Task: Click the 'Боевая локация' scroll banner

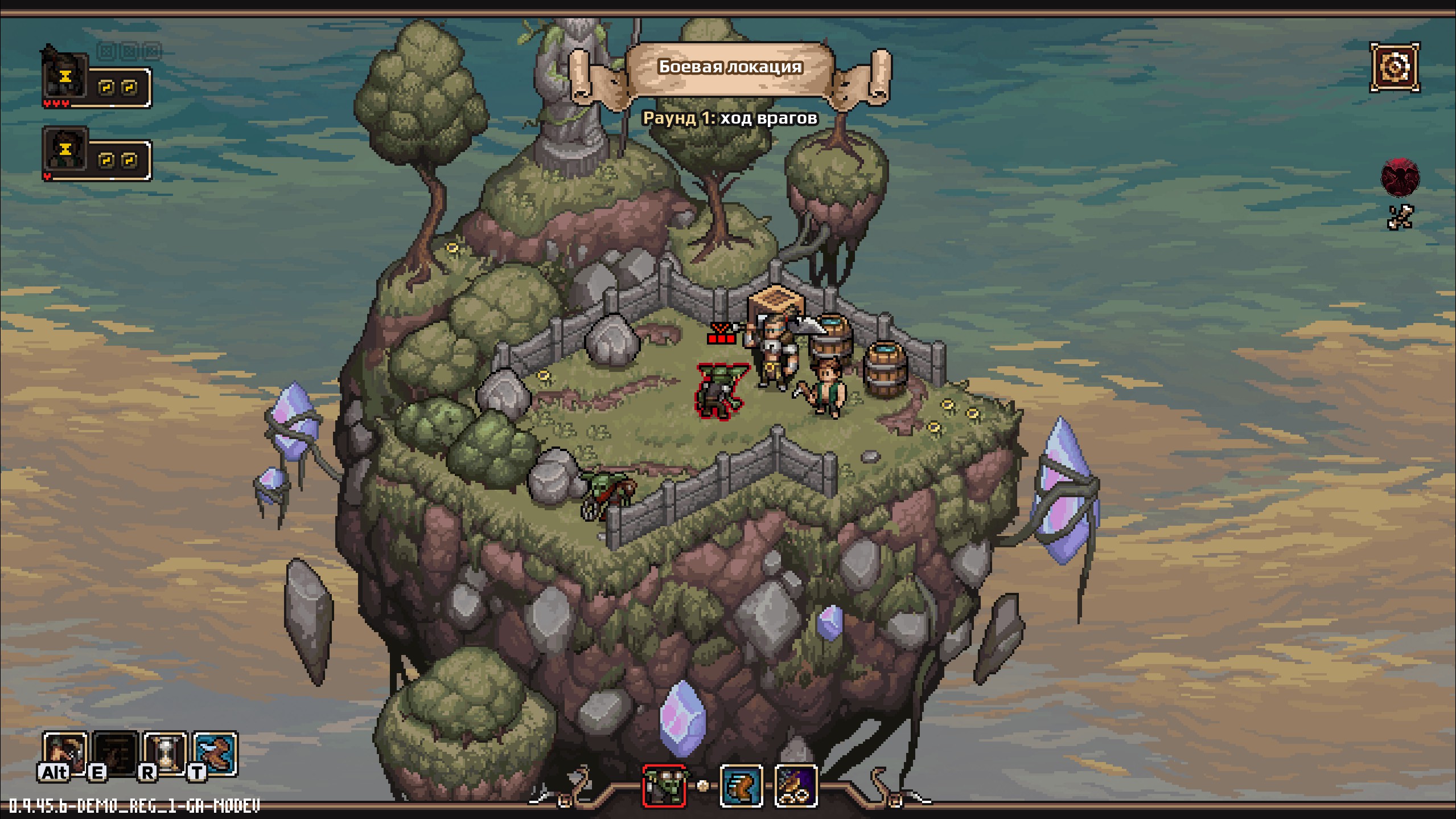Action: tap(730, 67)
